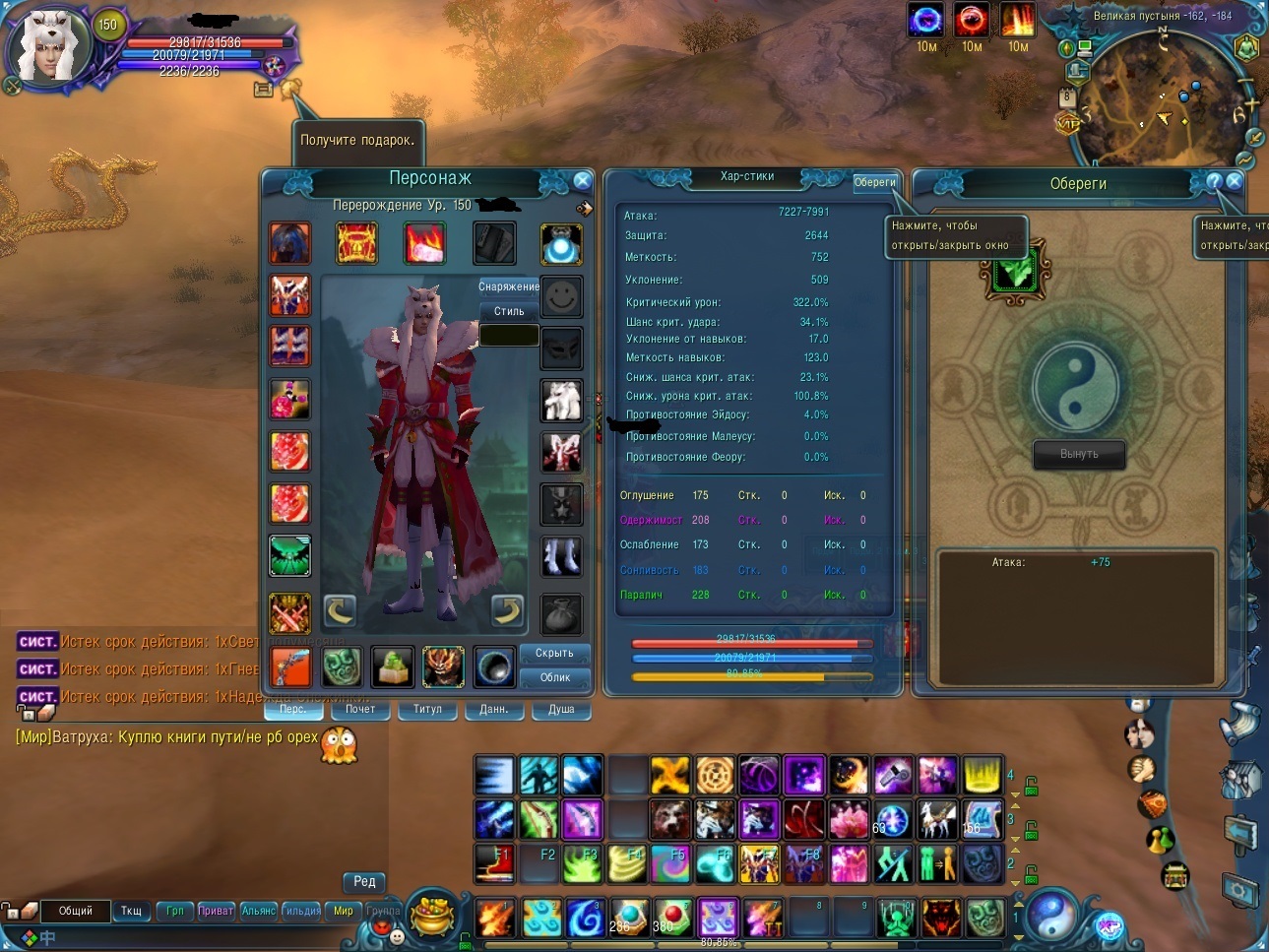The width and height of the screenshot is (1269, 952).
Task: Close the Персонаж character window
Action: (x=582, y=180)
